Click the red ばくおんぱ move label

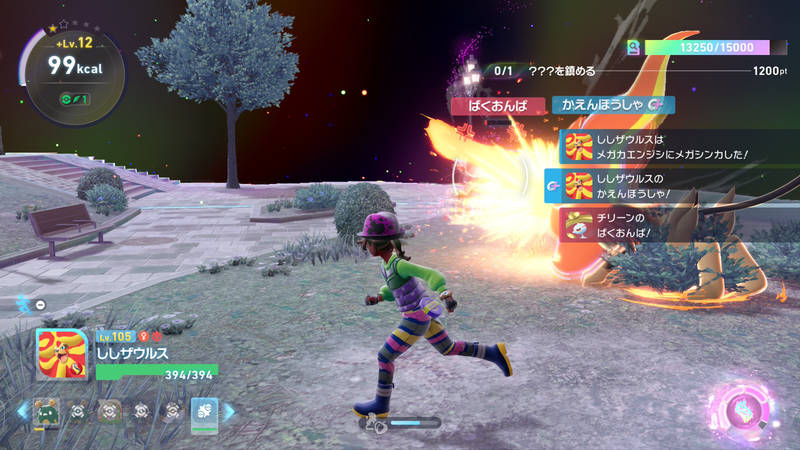(x=495, y=104)
